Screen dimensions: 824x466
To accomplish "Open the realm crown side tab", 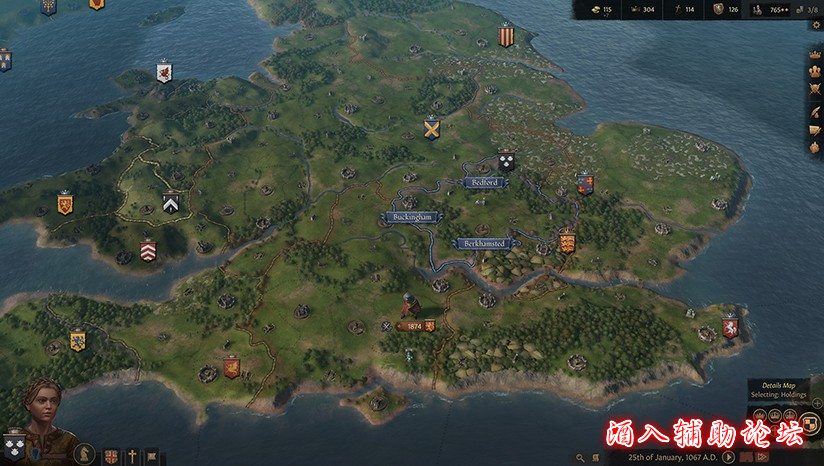I will tap(814, 53).
